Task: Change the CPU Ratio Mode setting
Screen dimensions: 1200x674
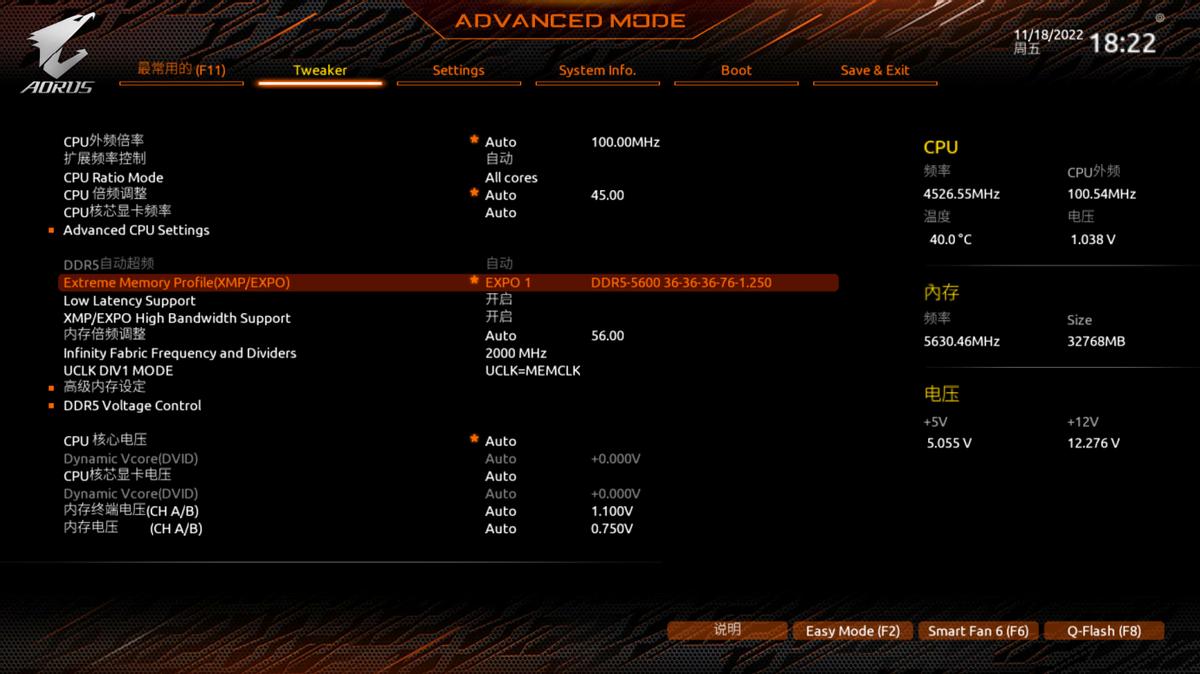Action: click(x=113, y=178)
